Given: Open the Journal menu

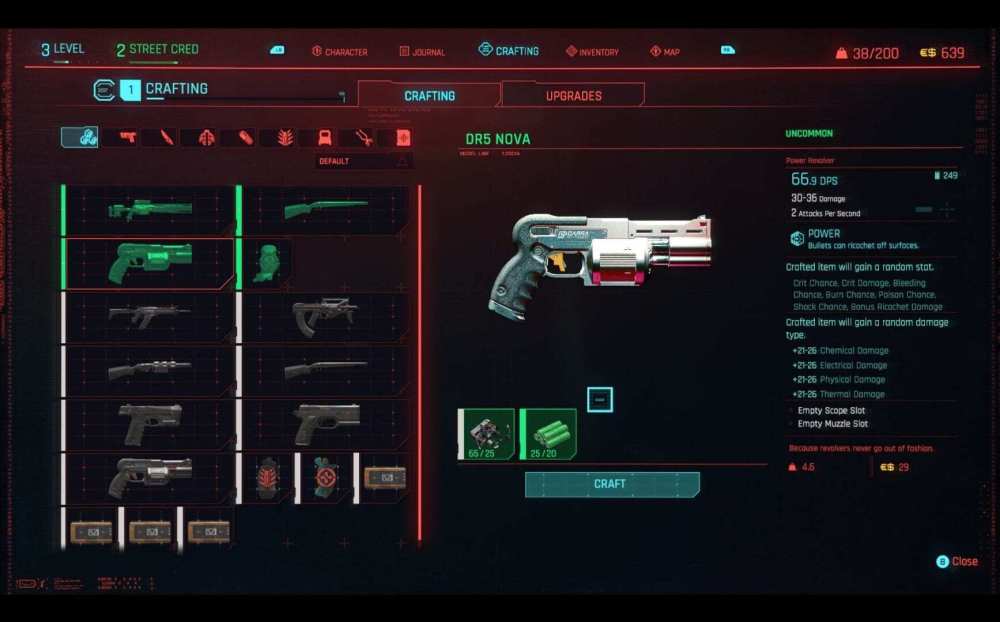Looking at the screenshot, I should 422,52.
